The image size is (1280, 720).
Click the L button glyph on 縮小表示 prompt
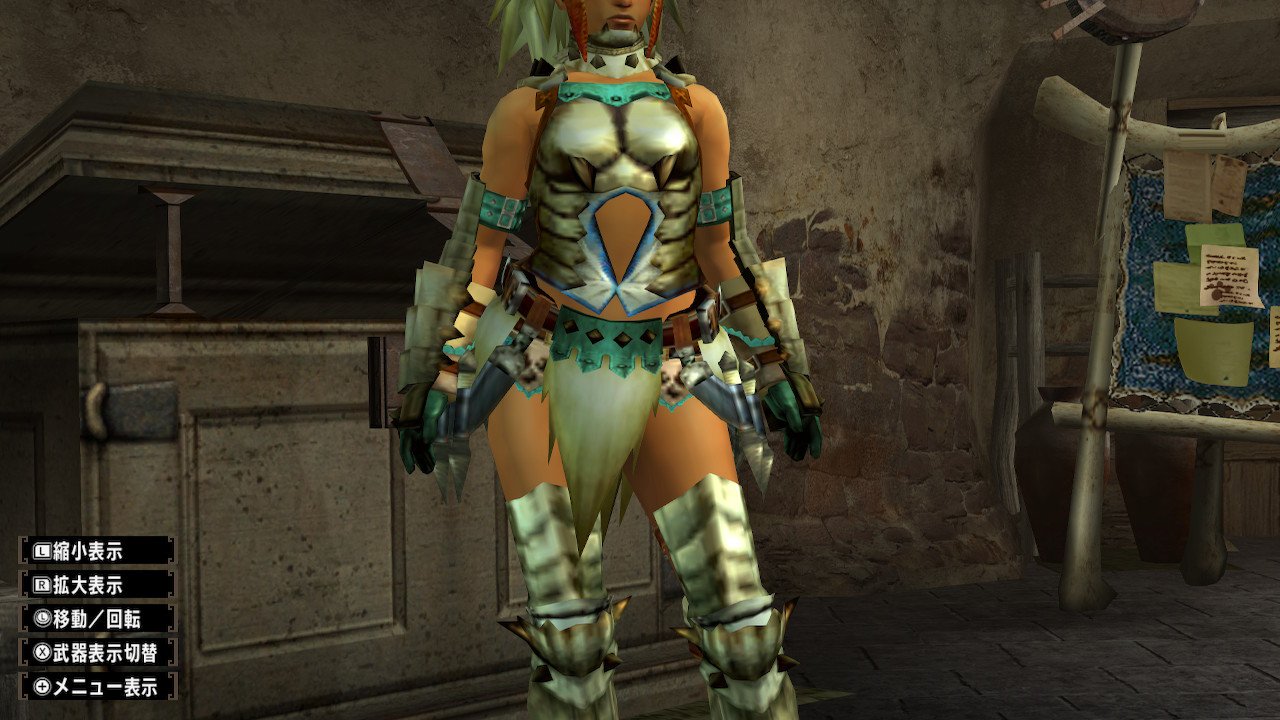41,552
